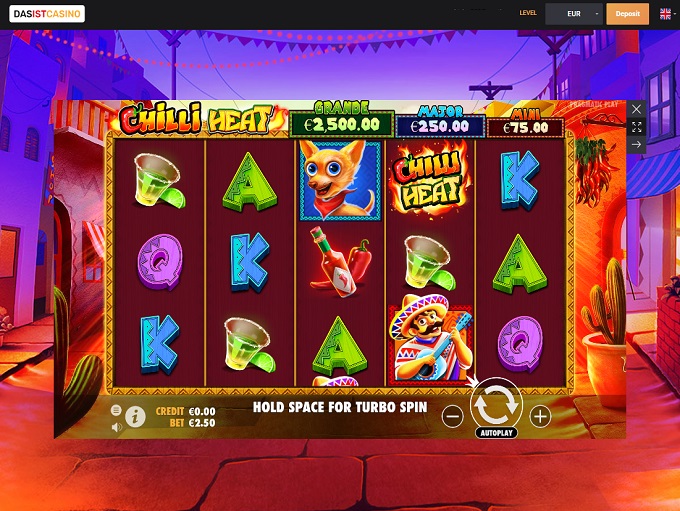Open the language selector with the UK flag
The image size is (680, 511).
[666, 14]
